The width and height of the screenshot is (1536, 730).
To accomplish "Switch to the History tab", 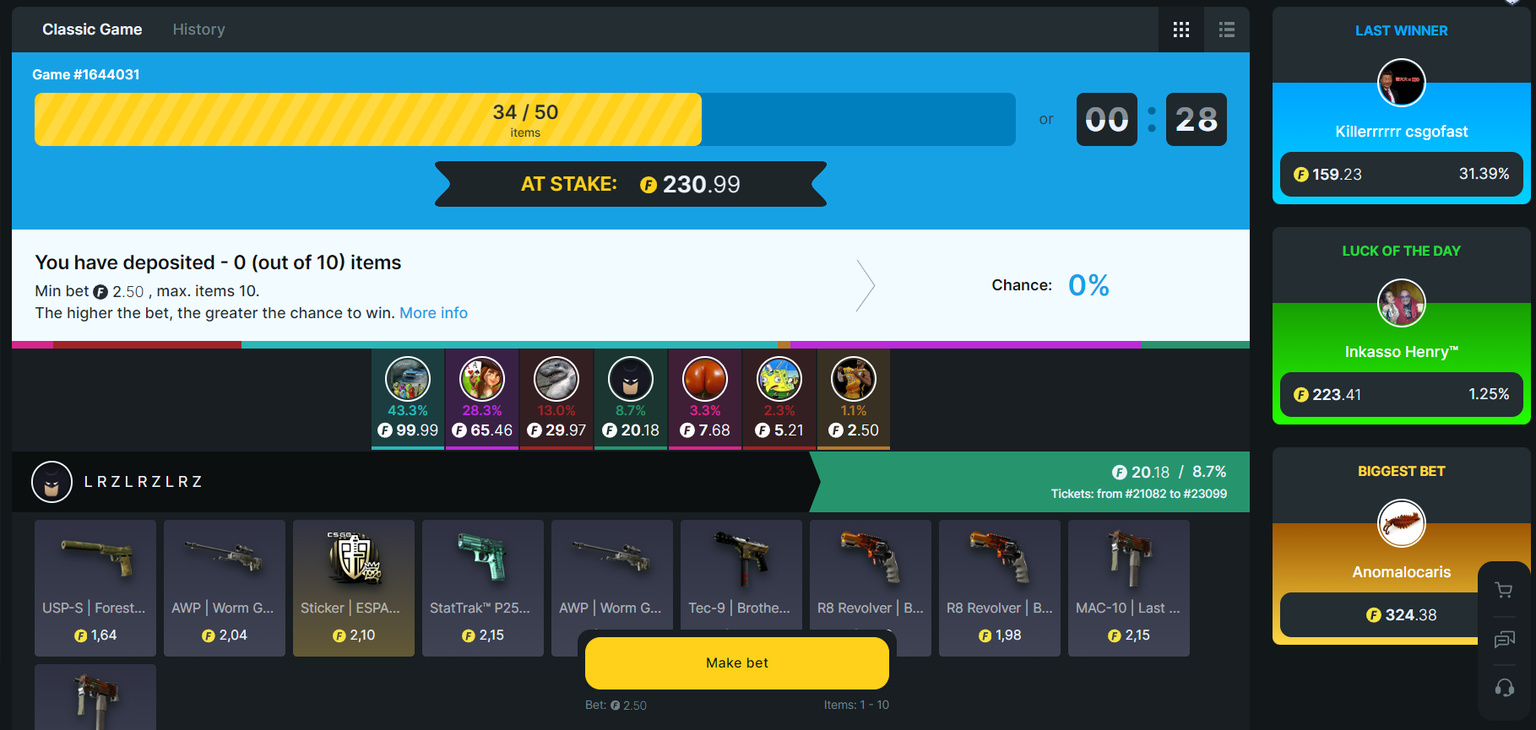I will [198, 29].
